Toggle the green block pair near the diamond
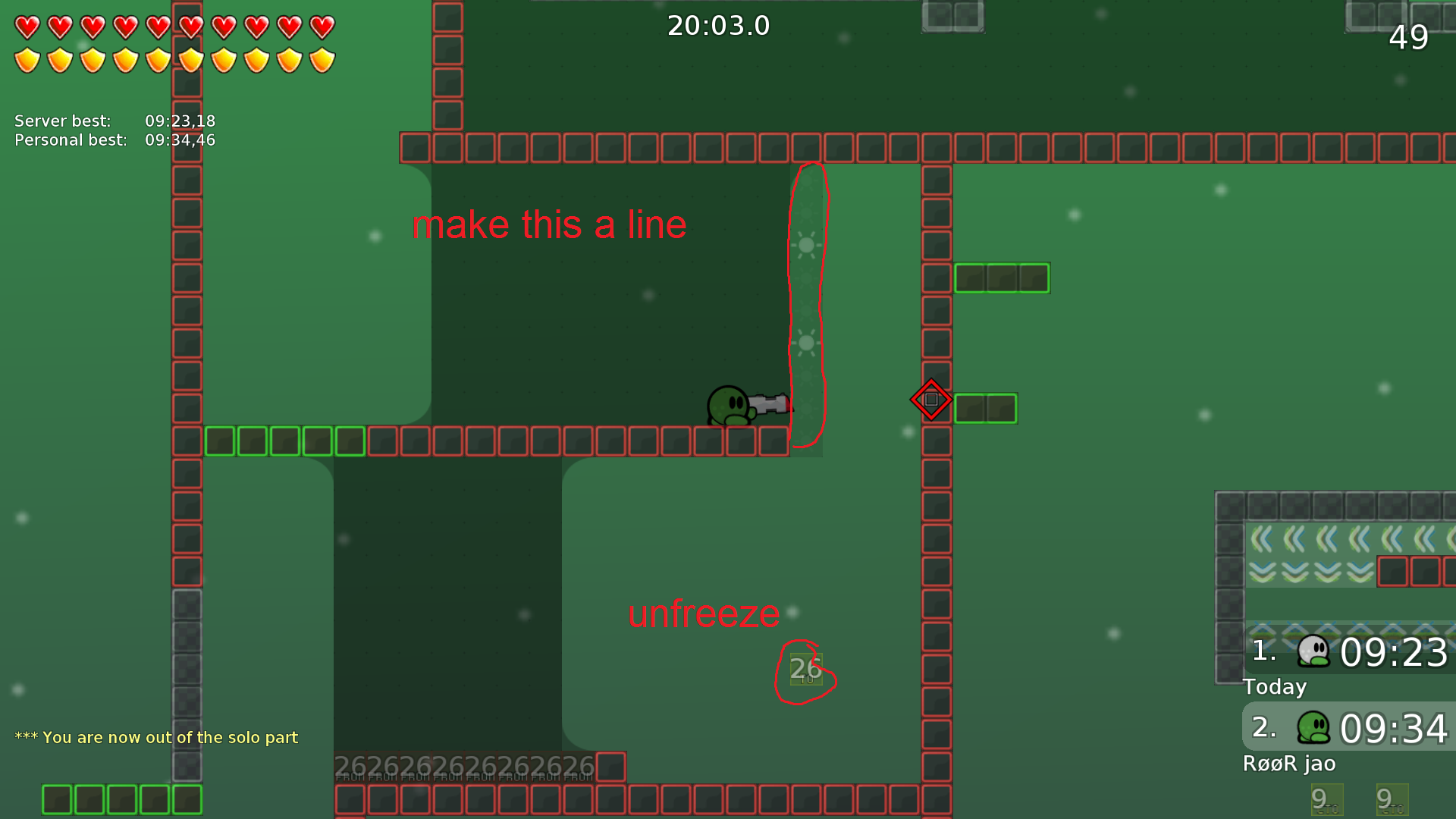 coord(985,408)
